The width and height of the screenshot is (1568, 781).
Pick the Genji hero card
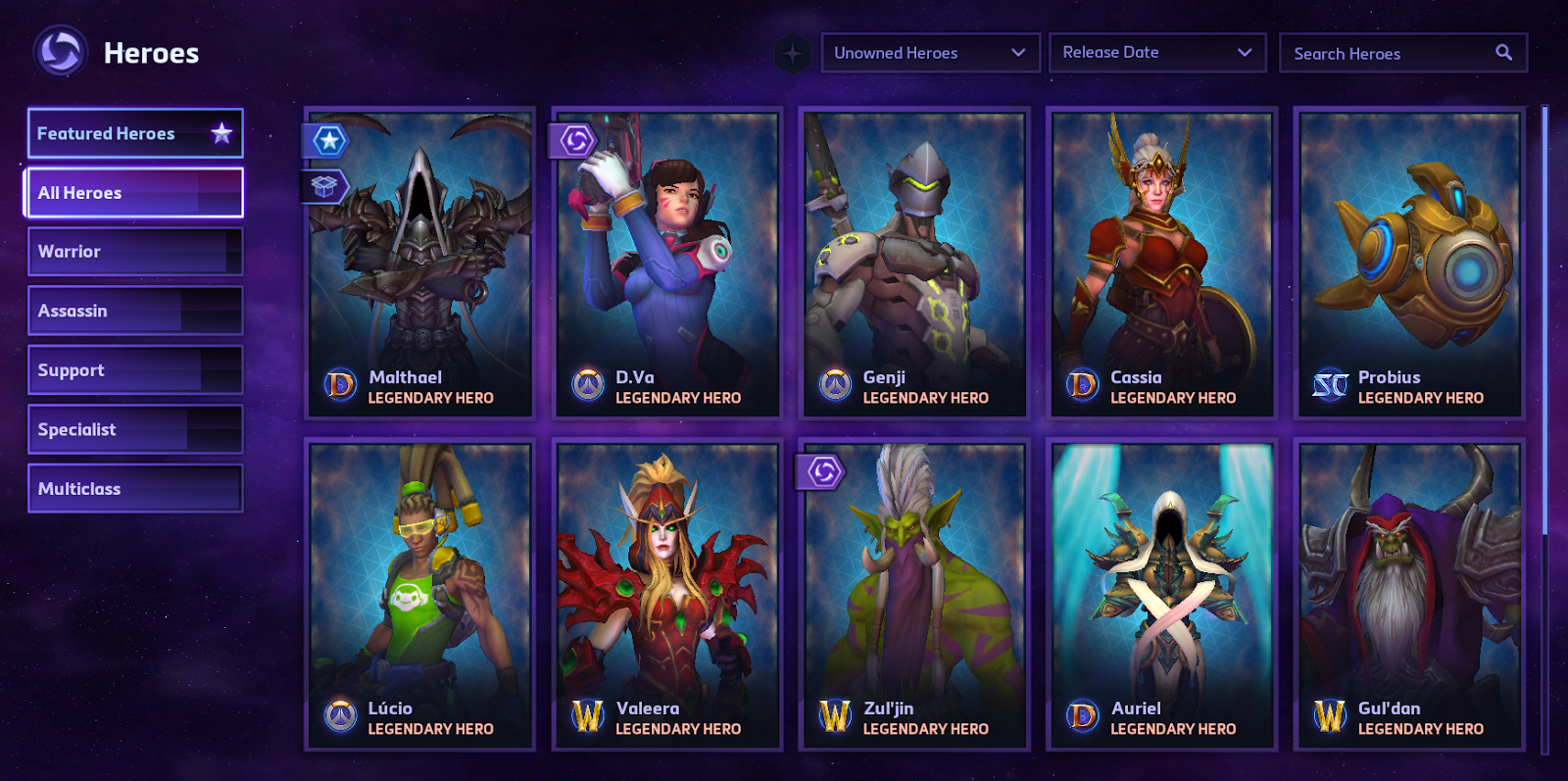(x=914, y=263)
